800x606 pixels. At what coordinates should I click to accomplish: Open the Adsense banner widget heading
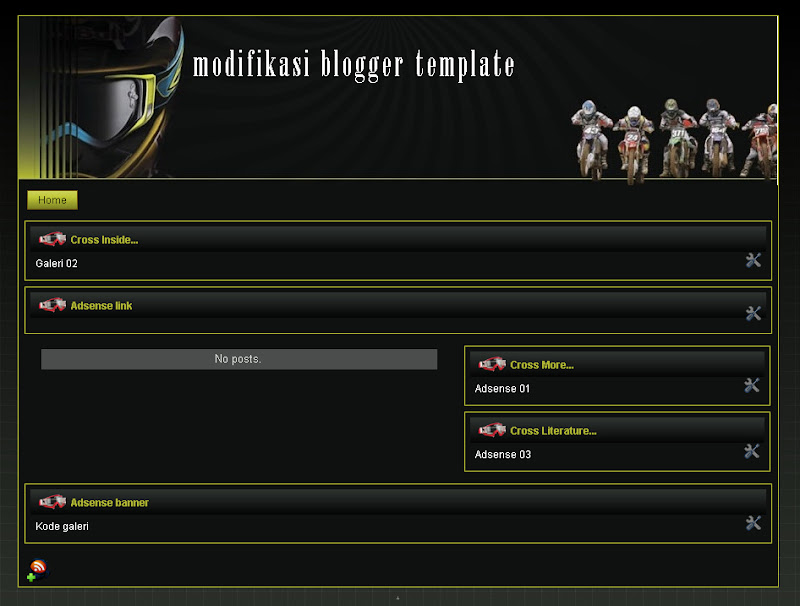(109, 503)
